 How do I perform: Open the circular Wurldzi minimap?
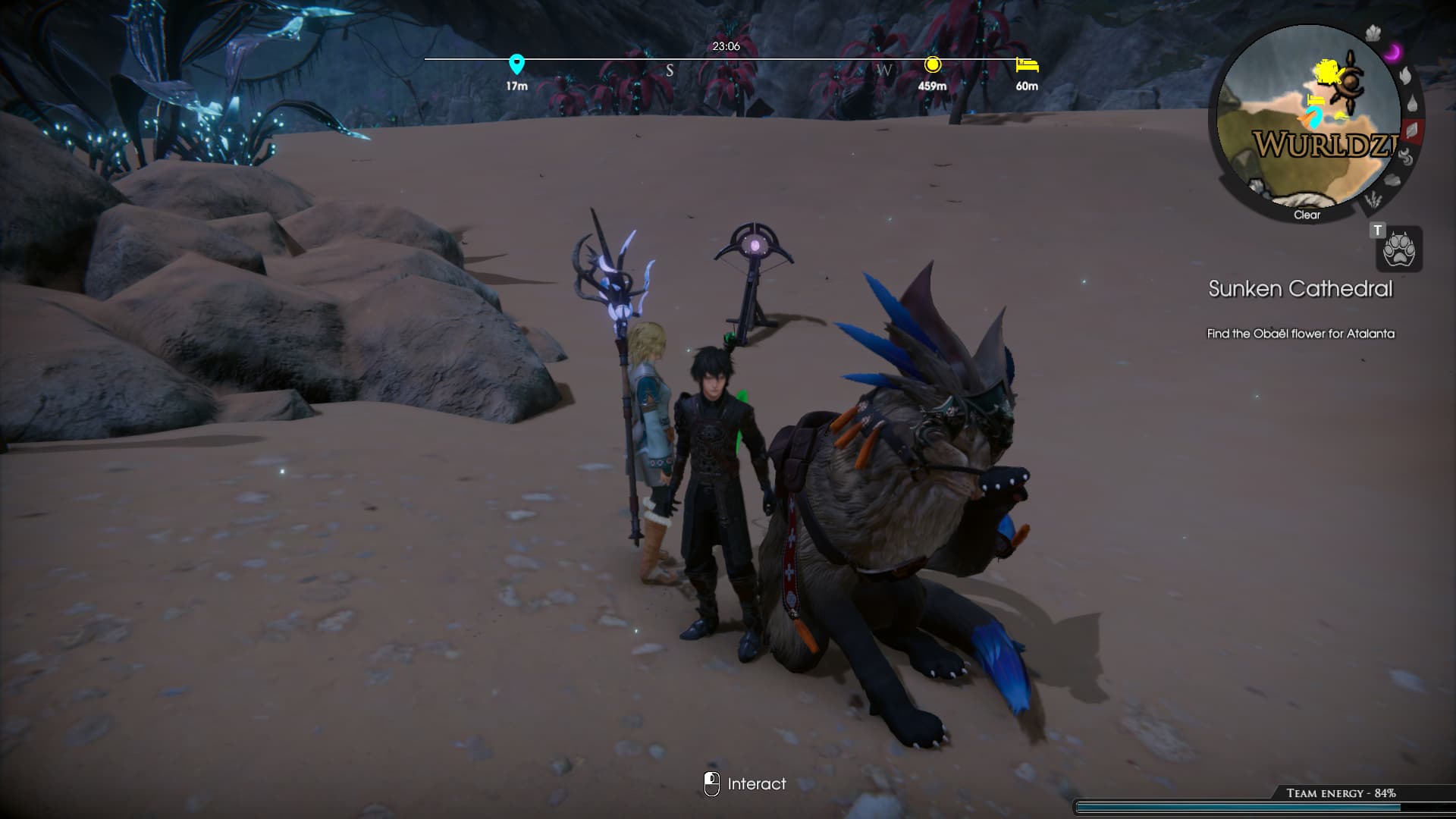1307,121
